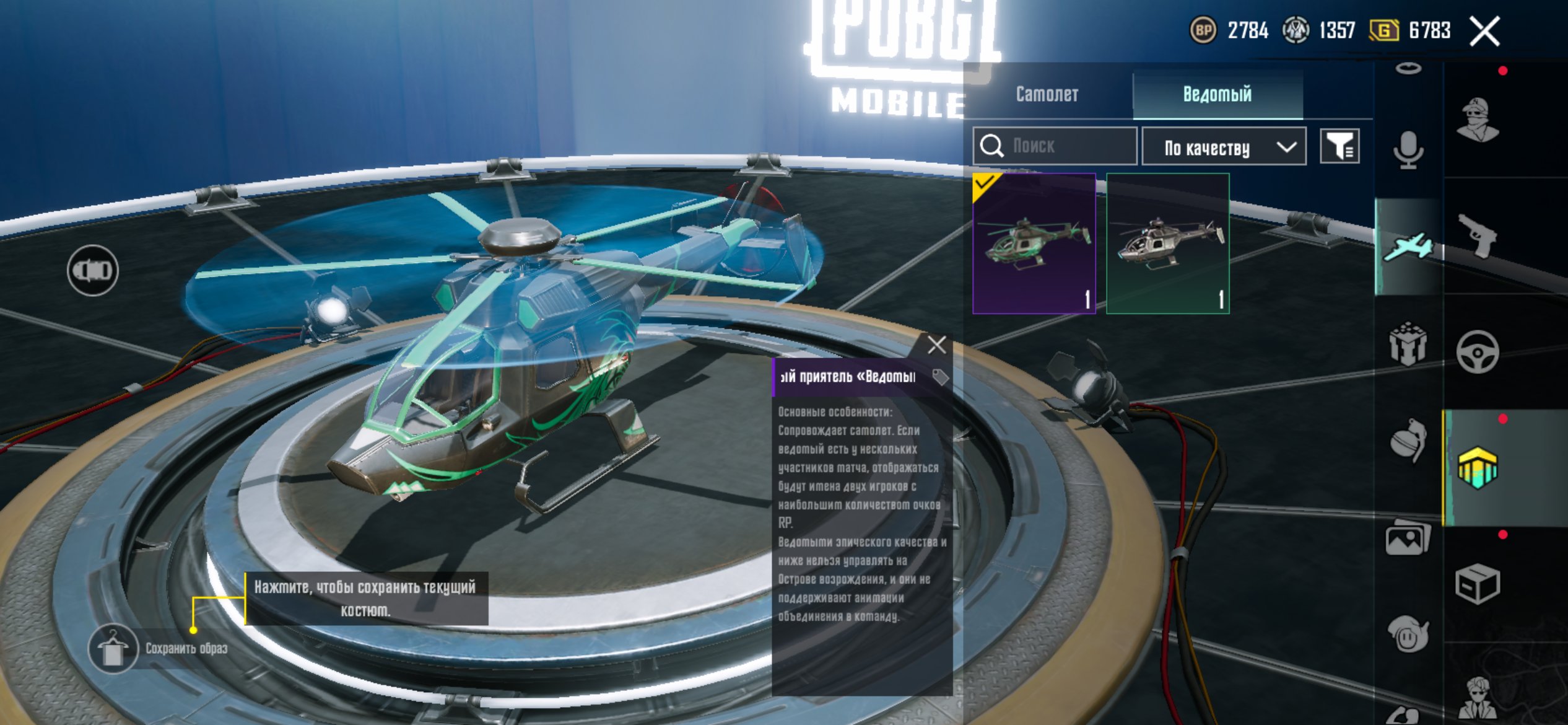Open the crate box category
The image size is (1568, 725).
click(x=1478, y=583)
